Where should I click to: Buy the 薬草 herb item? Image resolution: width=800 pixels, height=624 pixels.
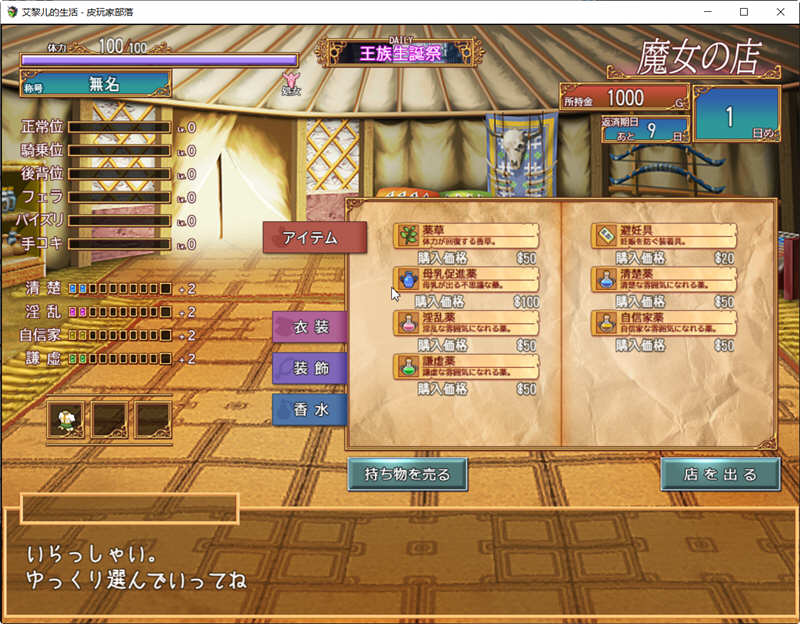[x=466, y=236]
